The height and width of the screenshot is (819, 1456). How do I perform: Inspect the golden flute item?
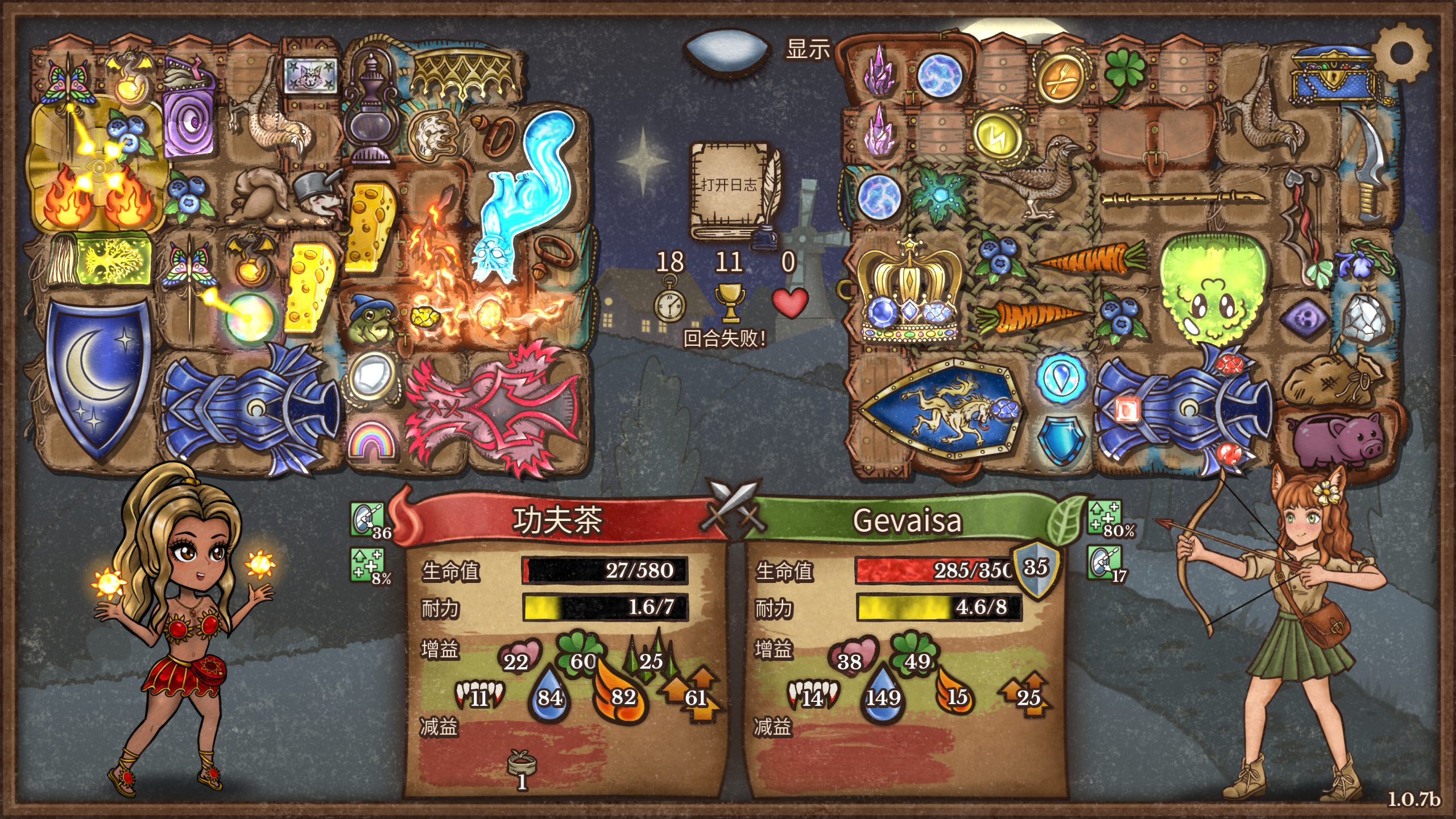pyautogui.click(x=1183, y=198)
